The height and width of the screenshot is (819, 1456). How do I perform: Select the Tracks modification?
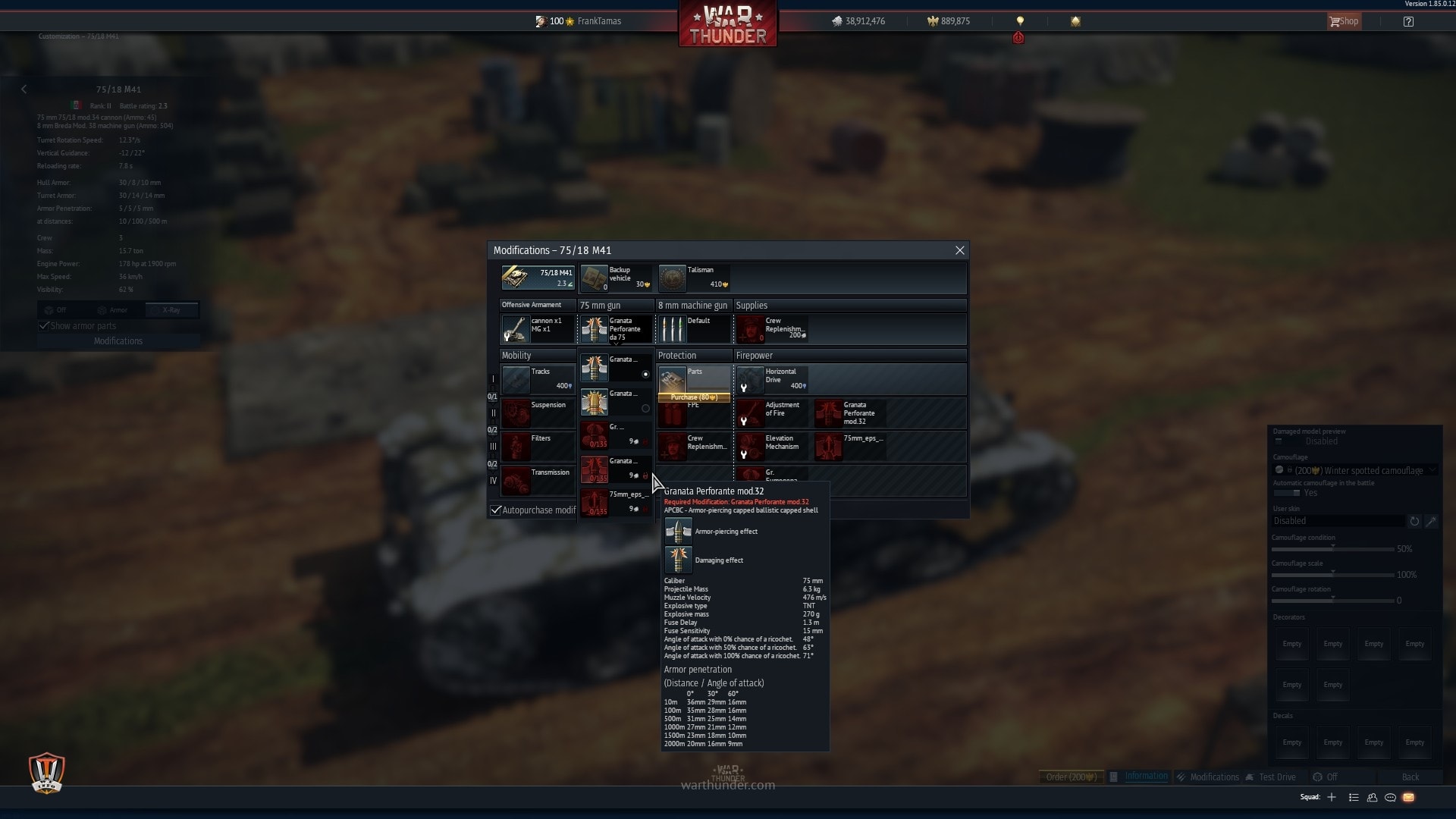point(538,379)
